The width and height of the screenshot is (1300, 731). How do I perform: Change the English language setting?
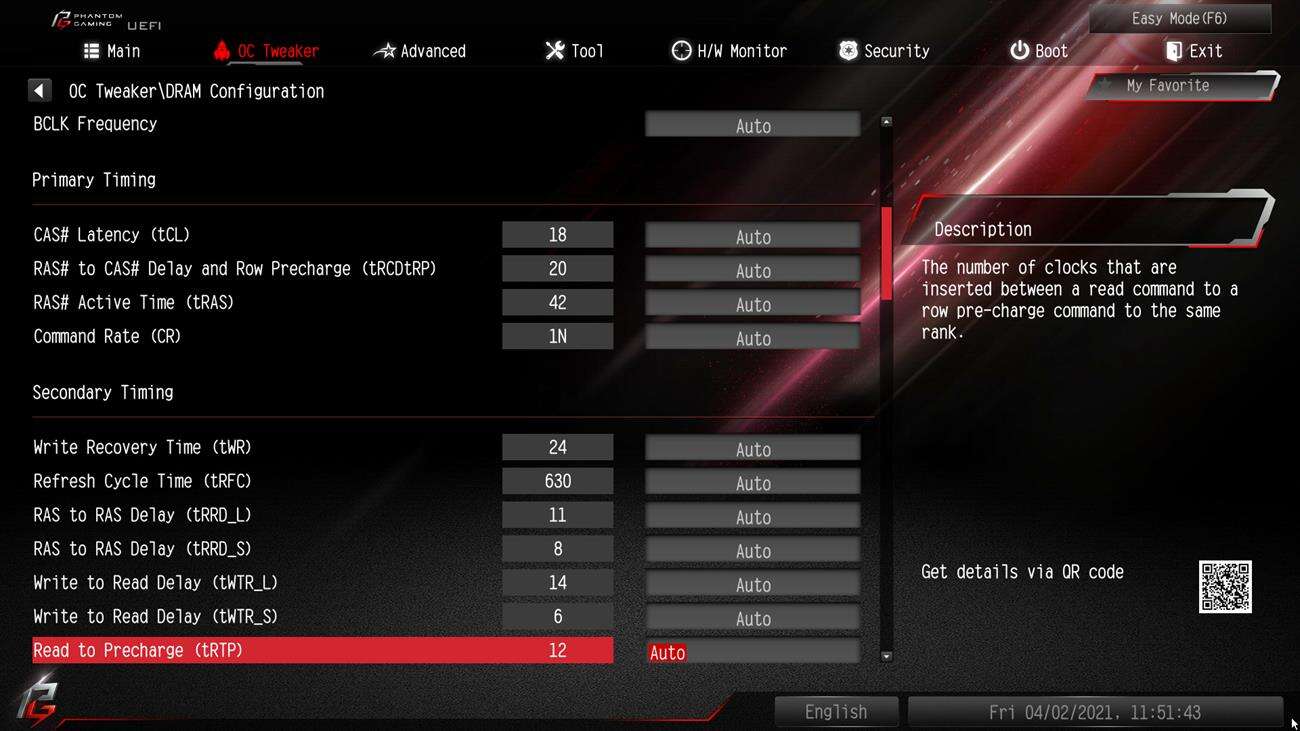836,712
